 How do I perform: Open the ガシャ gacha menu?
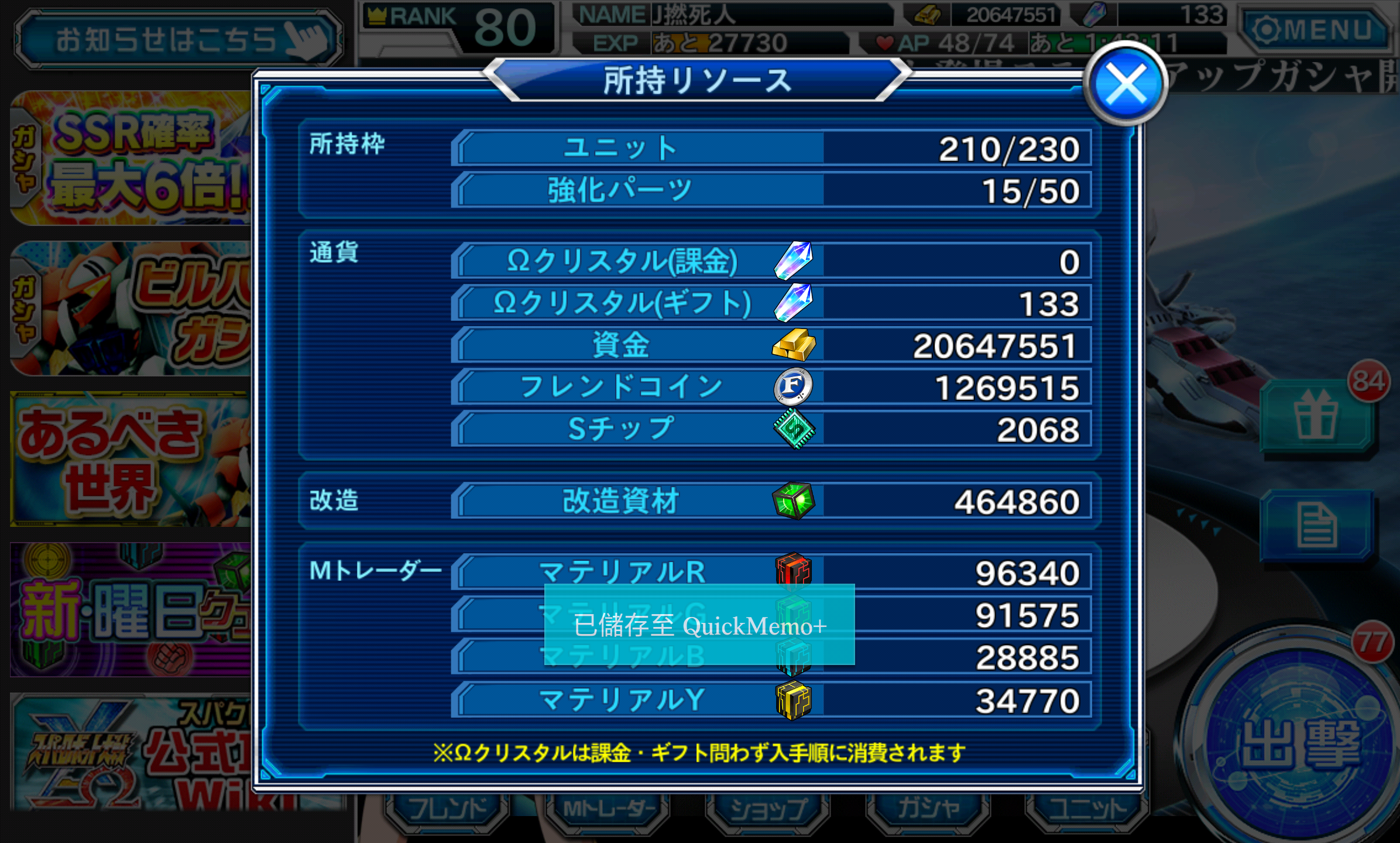coord(928,810)
